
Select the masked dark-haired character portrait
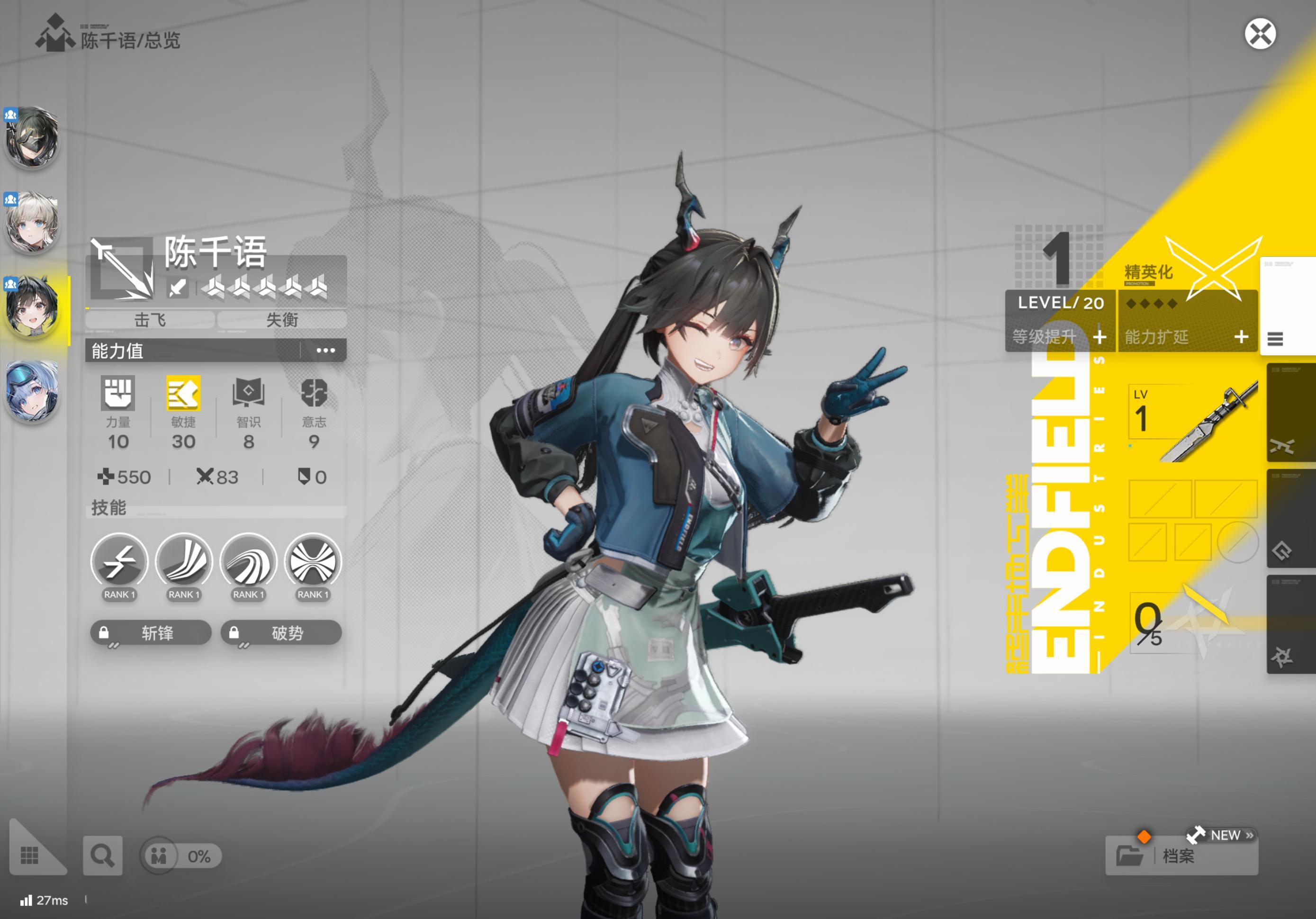(32, 137)
